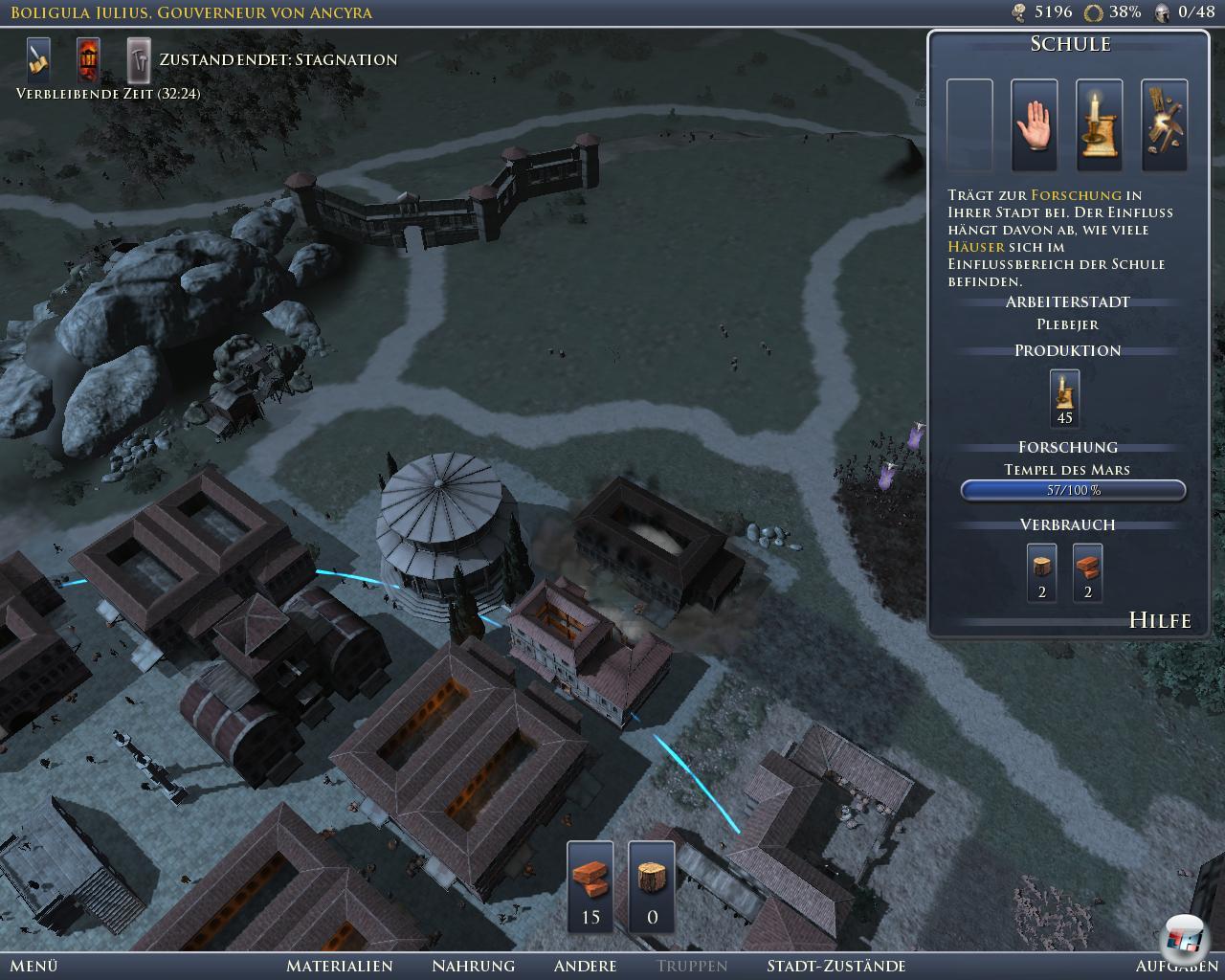Click the burning temple status icon
Screen dimensions: 1225x980
click(89, 60)
